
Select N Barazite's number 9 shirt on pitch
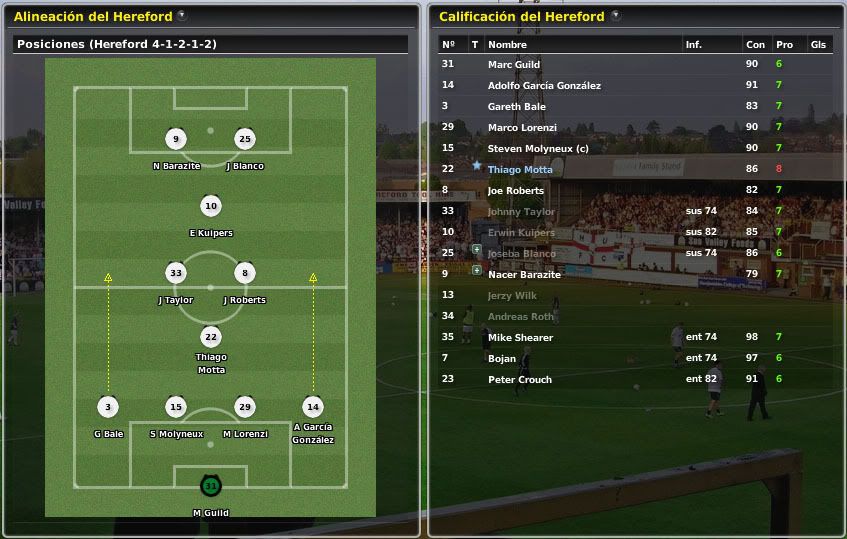[x=177, y=139]
